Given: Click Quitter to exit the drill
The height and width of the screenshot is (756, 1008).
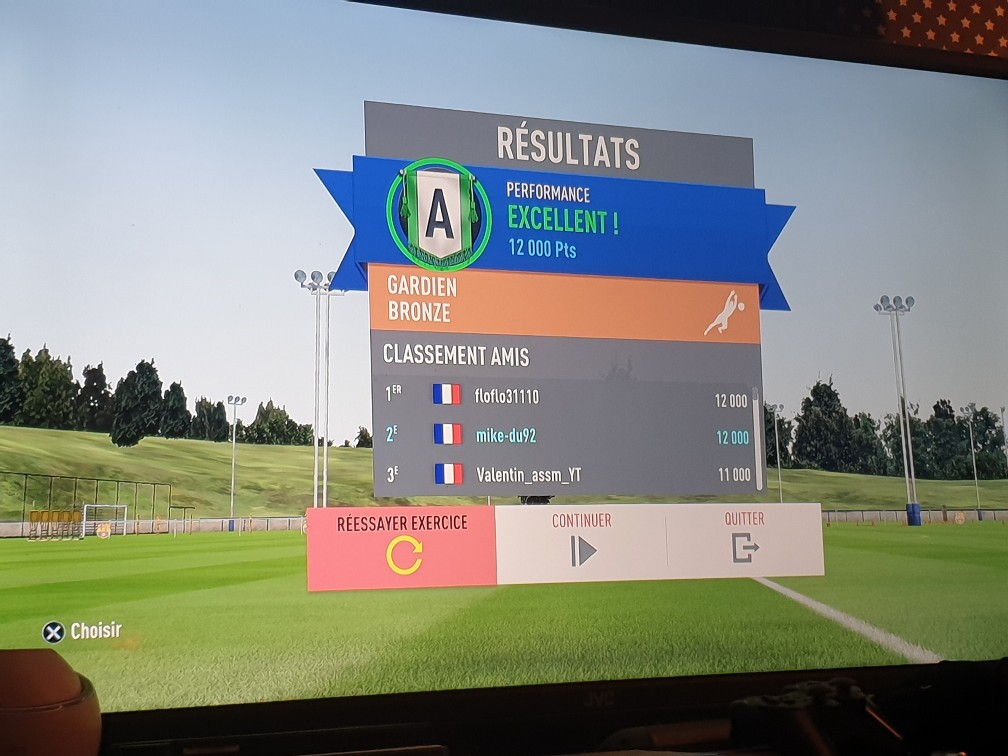Looking at the screenshot, I should tap(744, 540).
